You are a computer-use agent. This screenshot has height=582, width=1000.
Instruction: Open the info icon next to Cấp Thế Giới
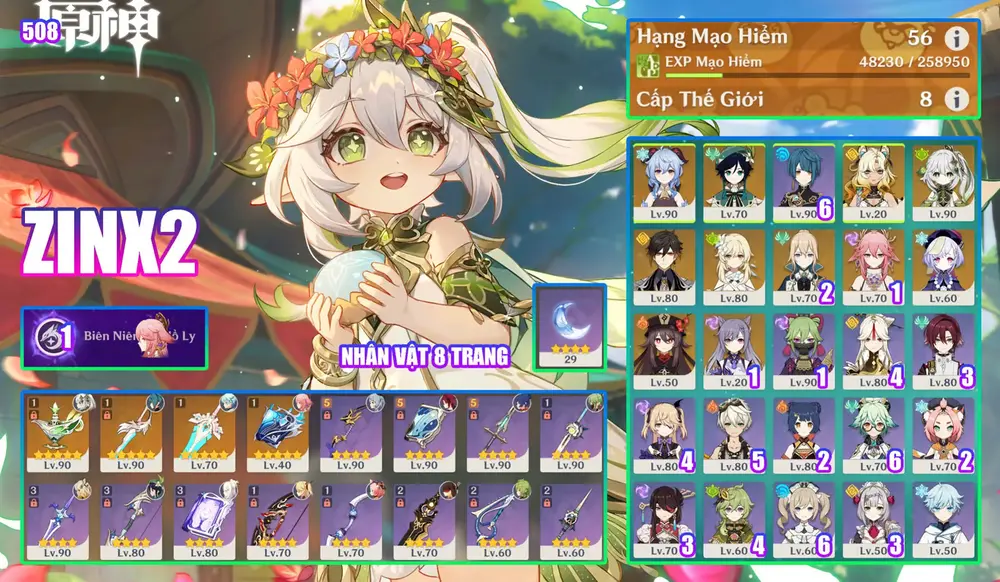pos(957,98)
